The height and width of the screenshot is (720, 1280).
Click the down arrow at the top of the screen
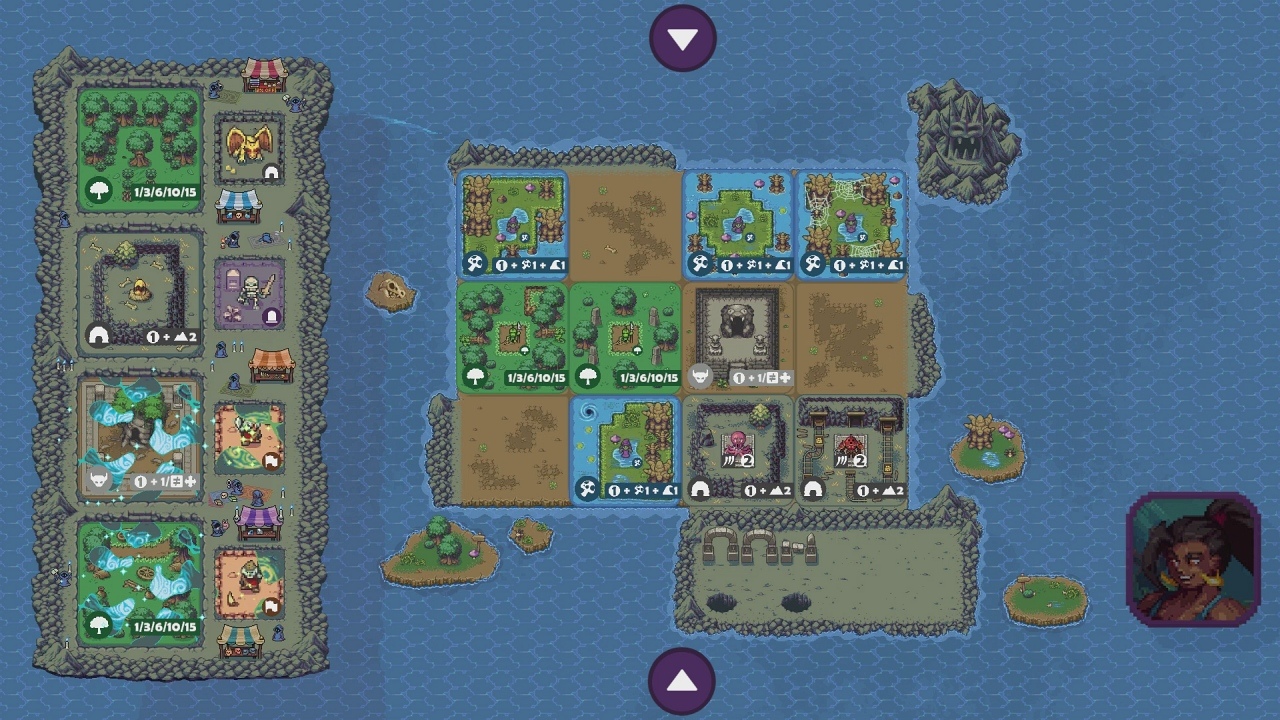[x=683, y=37]
